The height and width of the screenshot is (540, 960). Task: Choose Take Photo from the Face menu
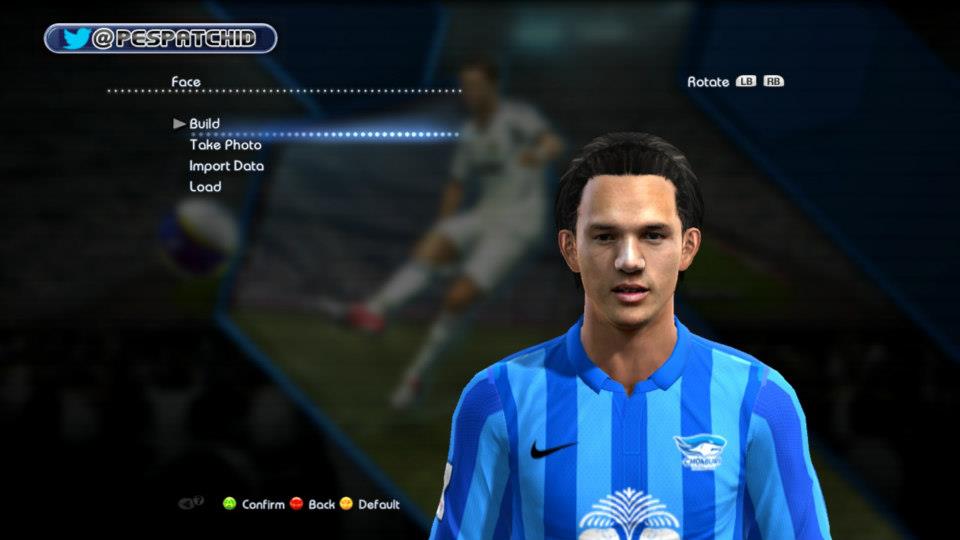click(225, 145)
